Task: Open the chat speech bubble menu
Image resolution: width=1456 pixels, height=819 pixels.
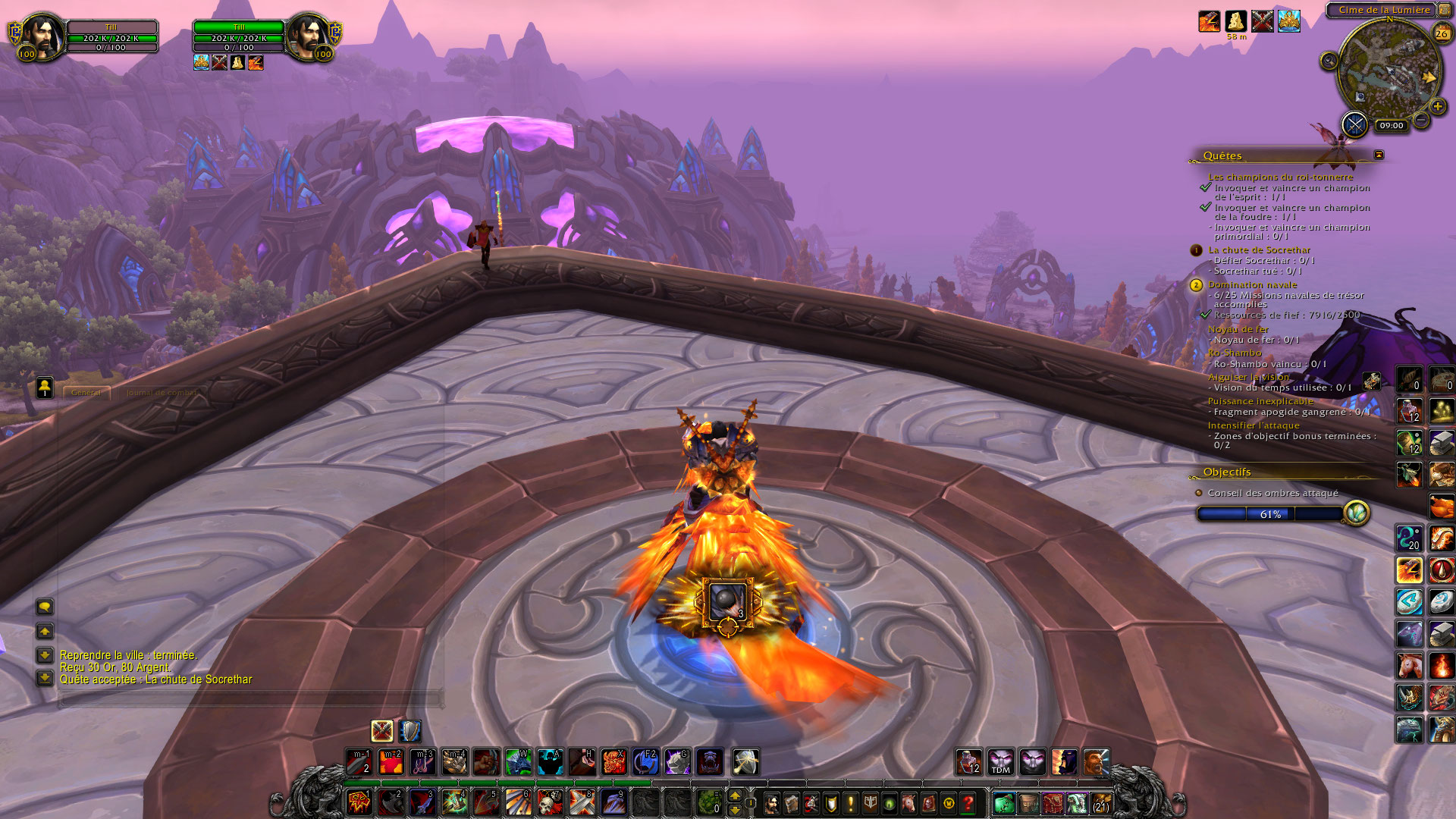Action: pyautogui.click(x=45, y=607)
